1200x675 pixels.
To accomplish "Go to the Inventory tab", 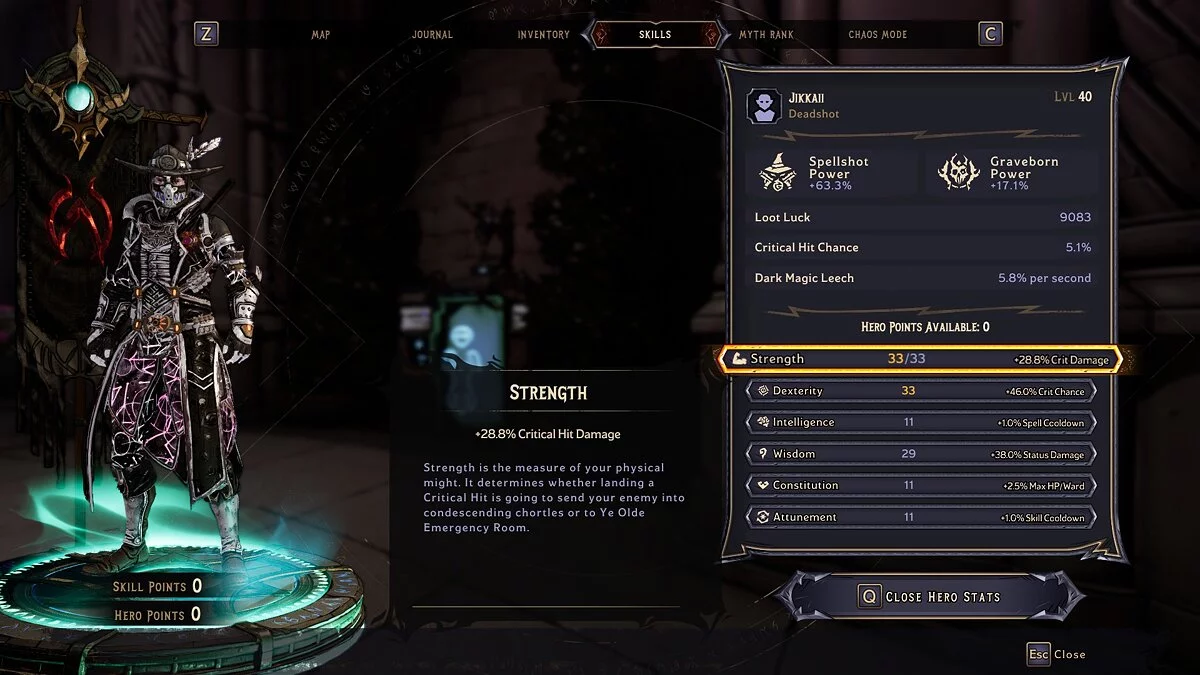I will click(x=543, y=34).
